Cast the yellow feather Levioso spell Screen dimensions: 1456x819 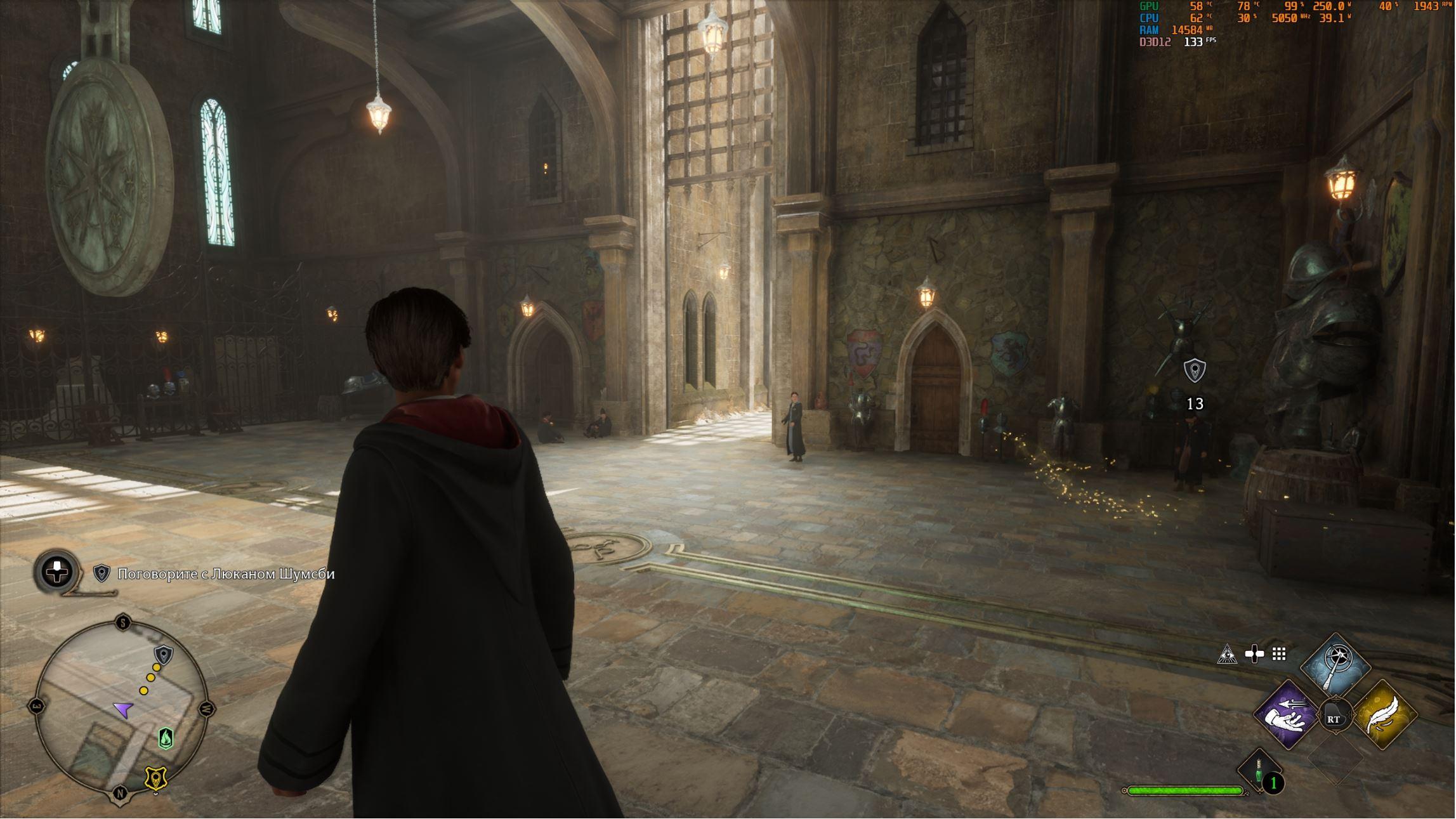pos(1385,716)
